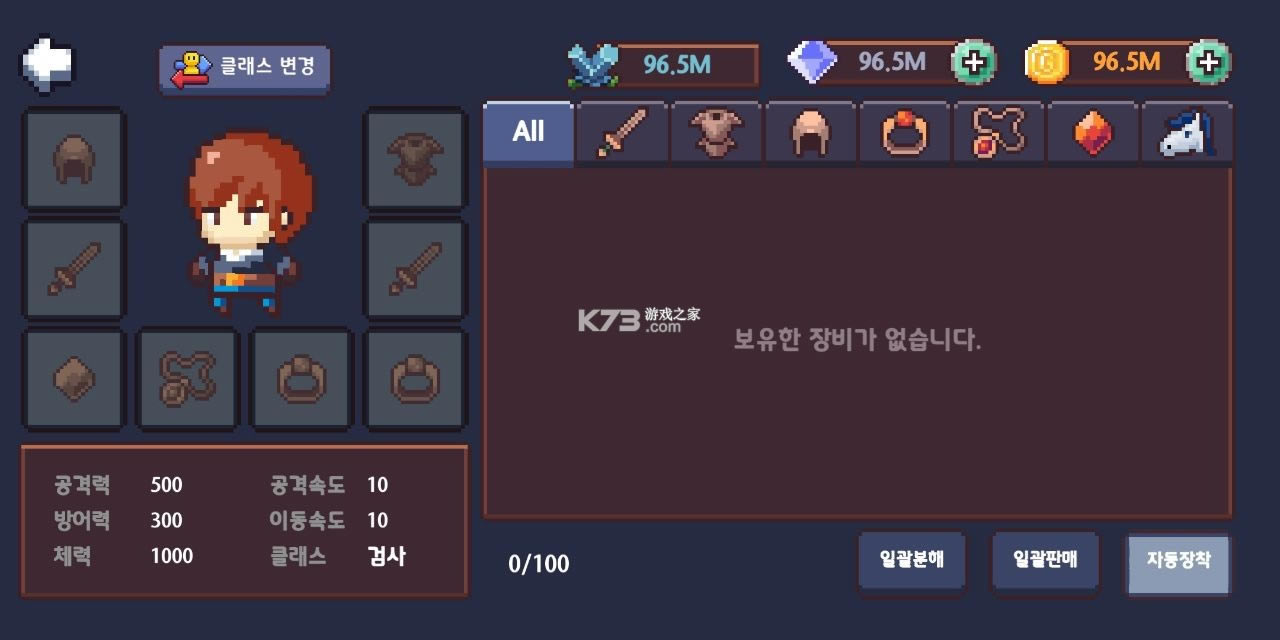
Task: Go back with the white arrow
Action: pyautogui.click(x=48, y=63)
